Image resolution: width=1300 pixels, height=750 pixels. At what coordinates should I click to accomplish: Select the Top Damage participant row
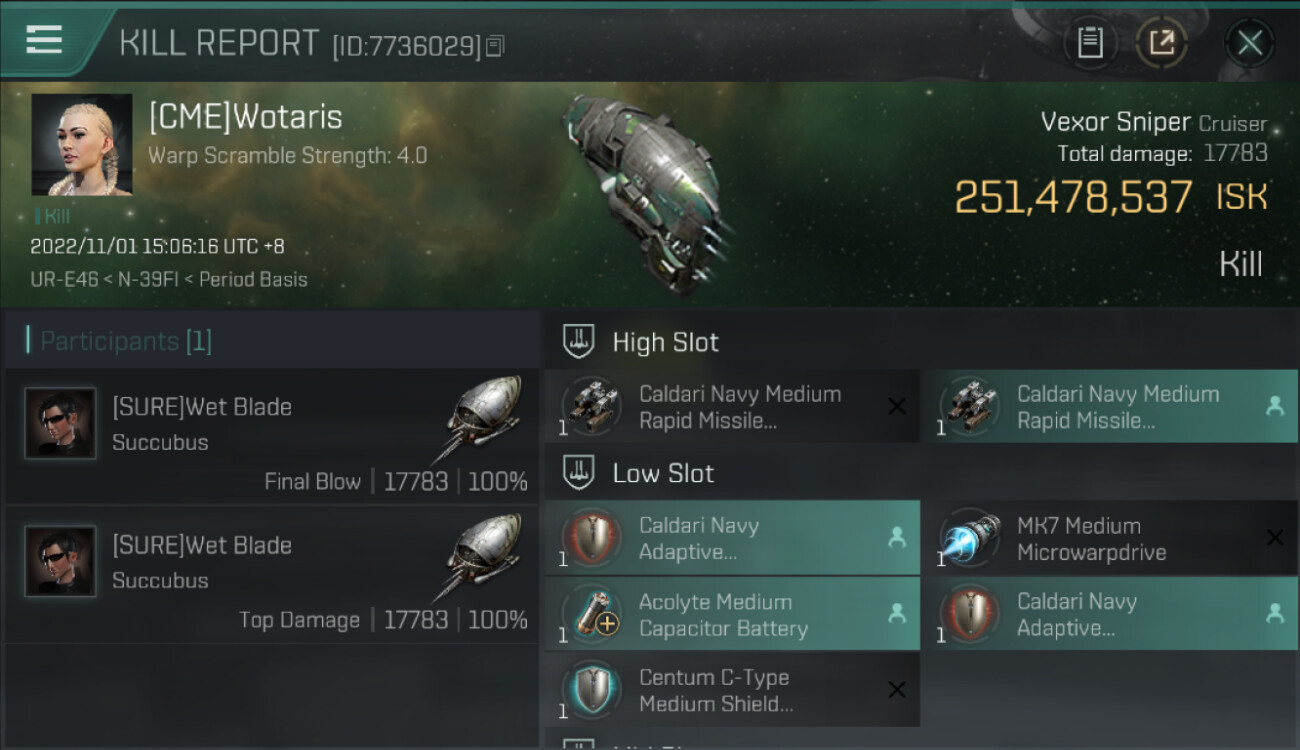[x=272, y=575]
